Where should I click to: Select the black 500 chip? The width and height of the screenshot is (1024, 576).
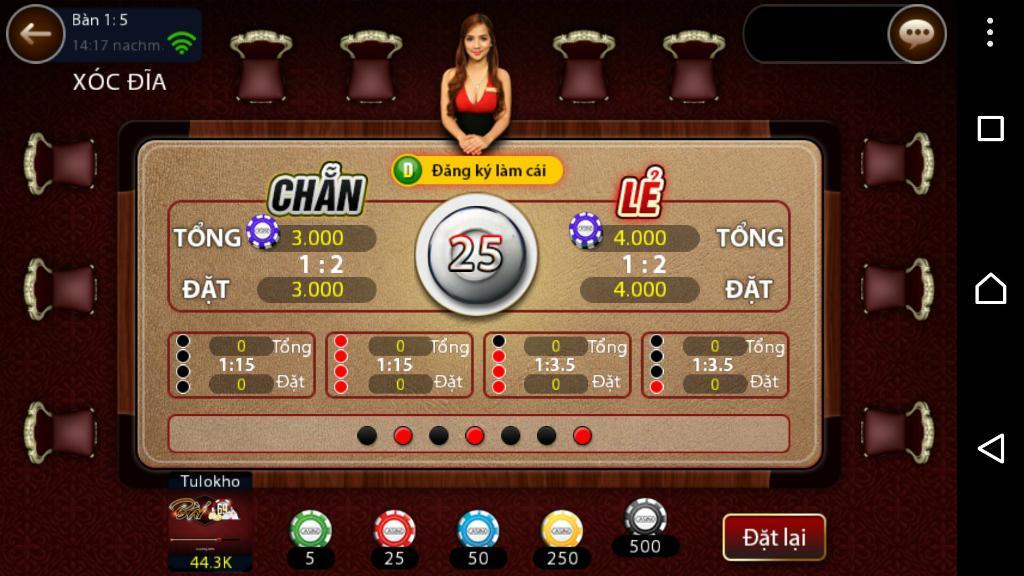(645, 518)
